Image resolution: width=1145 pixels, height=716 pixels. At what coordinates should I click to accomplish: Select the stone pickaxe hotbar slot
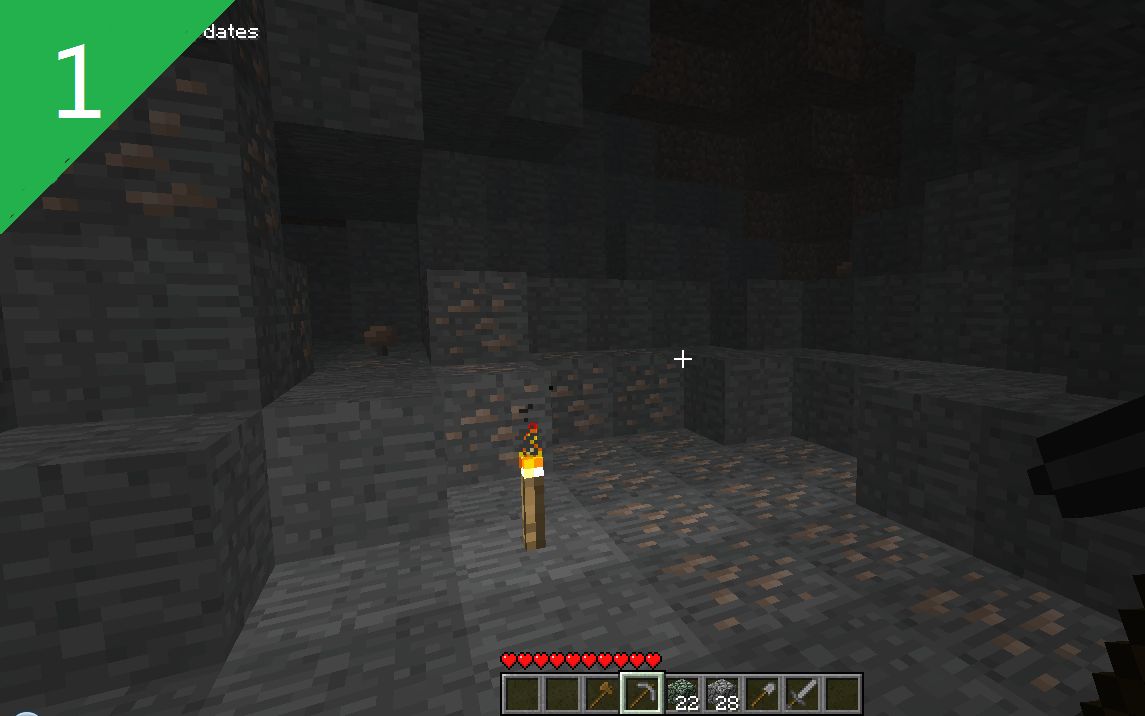[x=641, y=693]
